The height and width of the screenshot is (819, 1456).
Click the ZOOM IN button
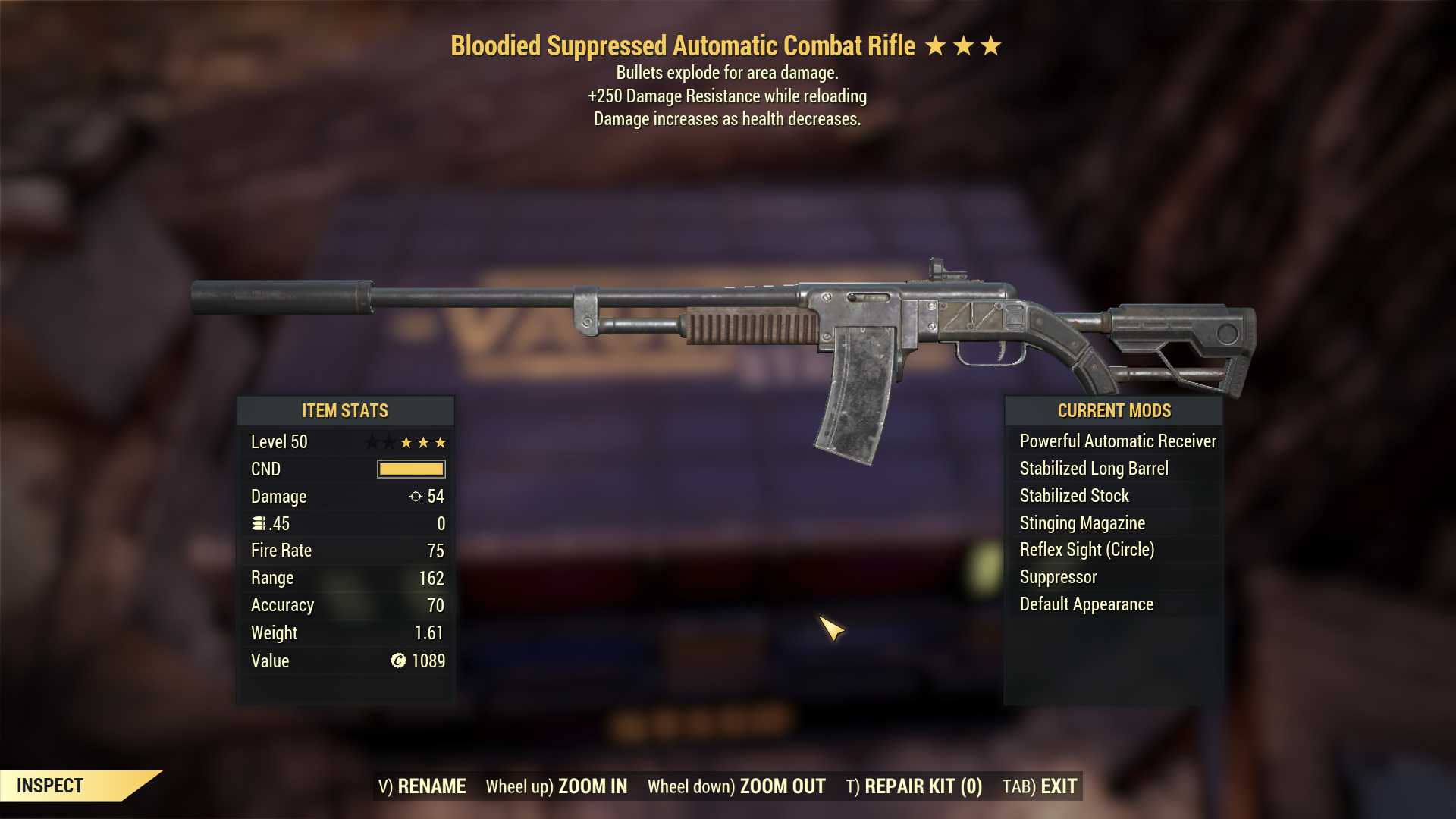(557, 786)
